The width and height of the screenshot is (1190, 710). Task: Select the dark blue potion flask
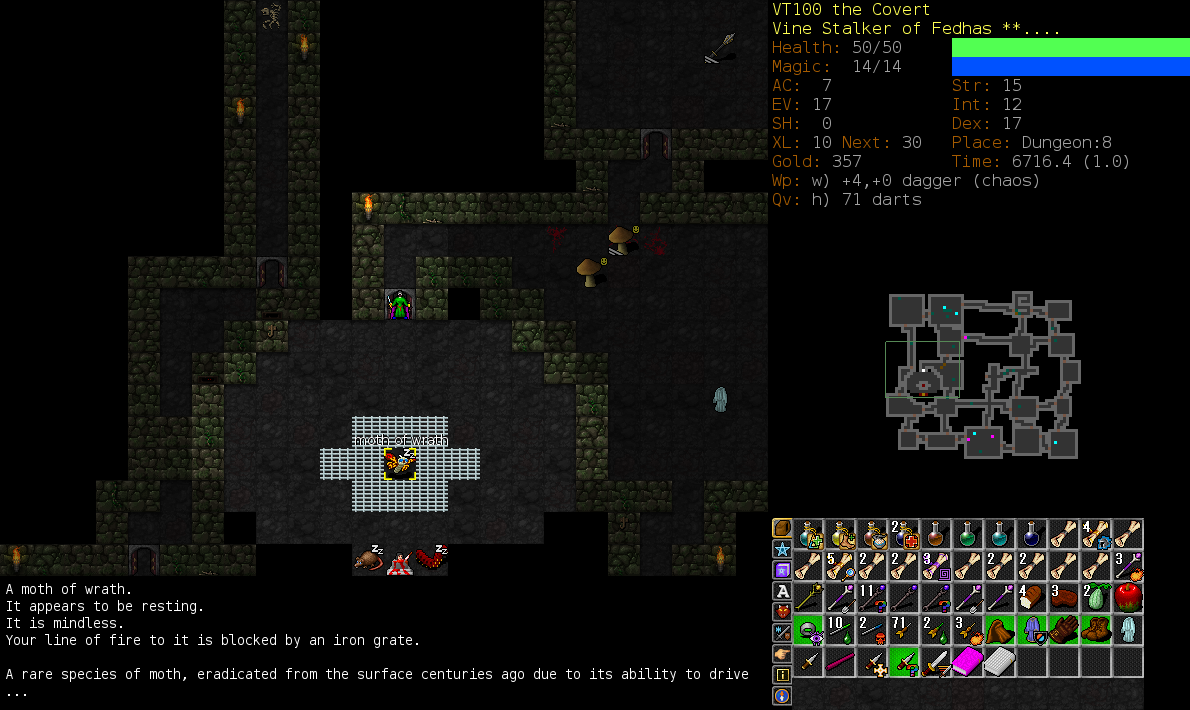(x=1032, y=534)
